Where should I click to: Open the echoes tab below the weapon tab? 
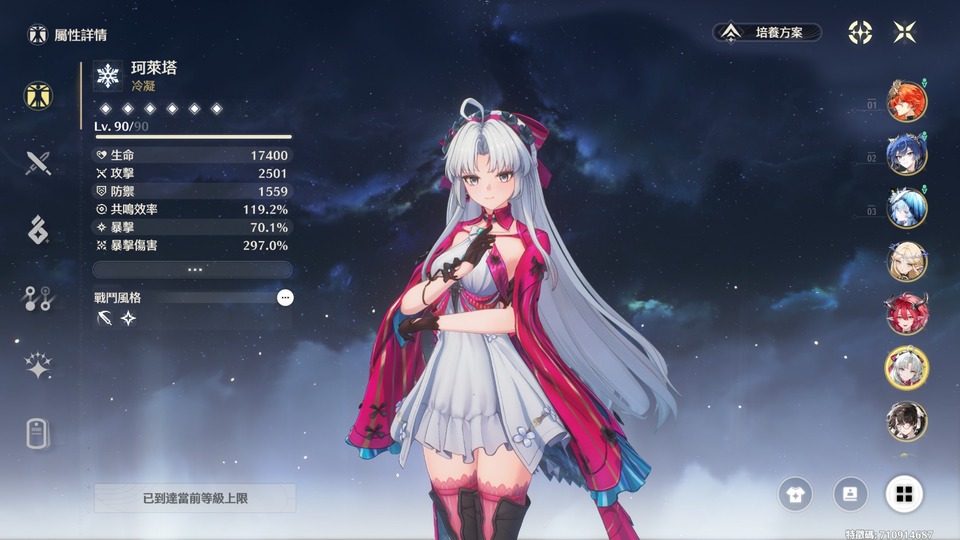pos(39,229)
